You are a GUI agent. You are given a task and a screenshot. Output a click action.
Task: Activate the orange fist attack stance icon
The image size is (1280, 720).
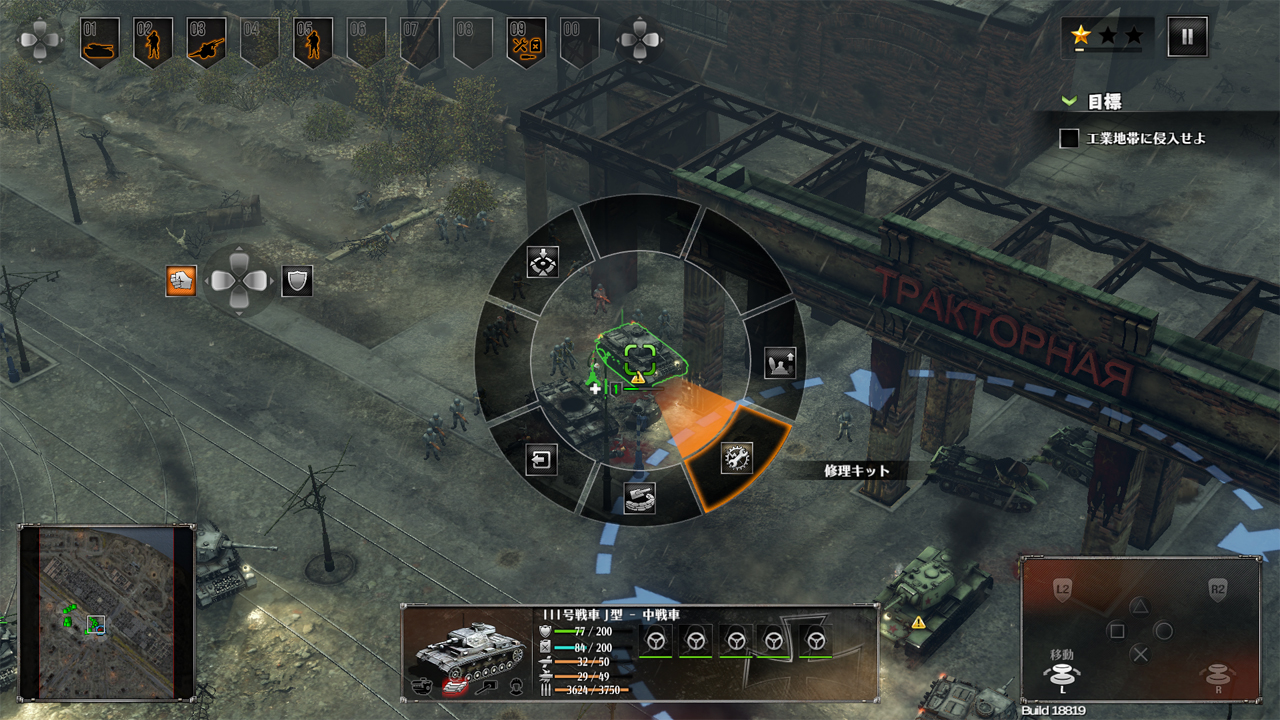coord(181,281)
